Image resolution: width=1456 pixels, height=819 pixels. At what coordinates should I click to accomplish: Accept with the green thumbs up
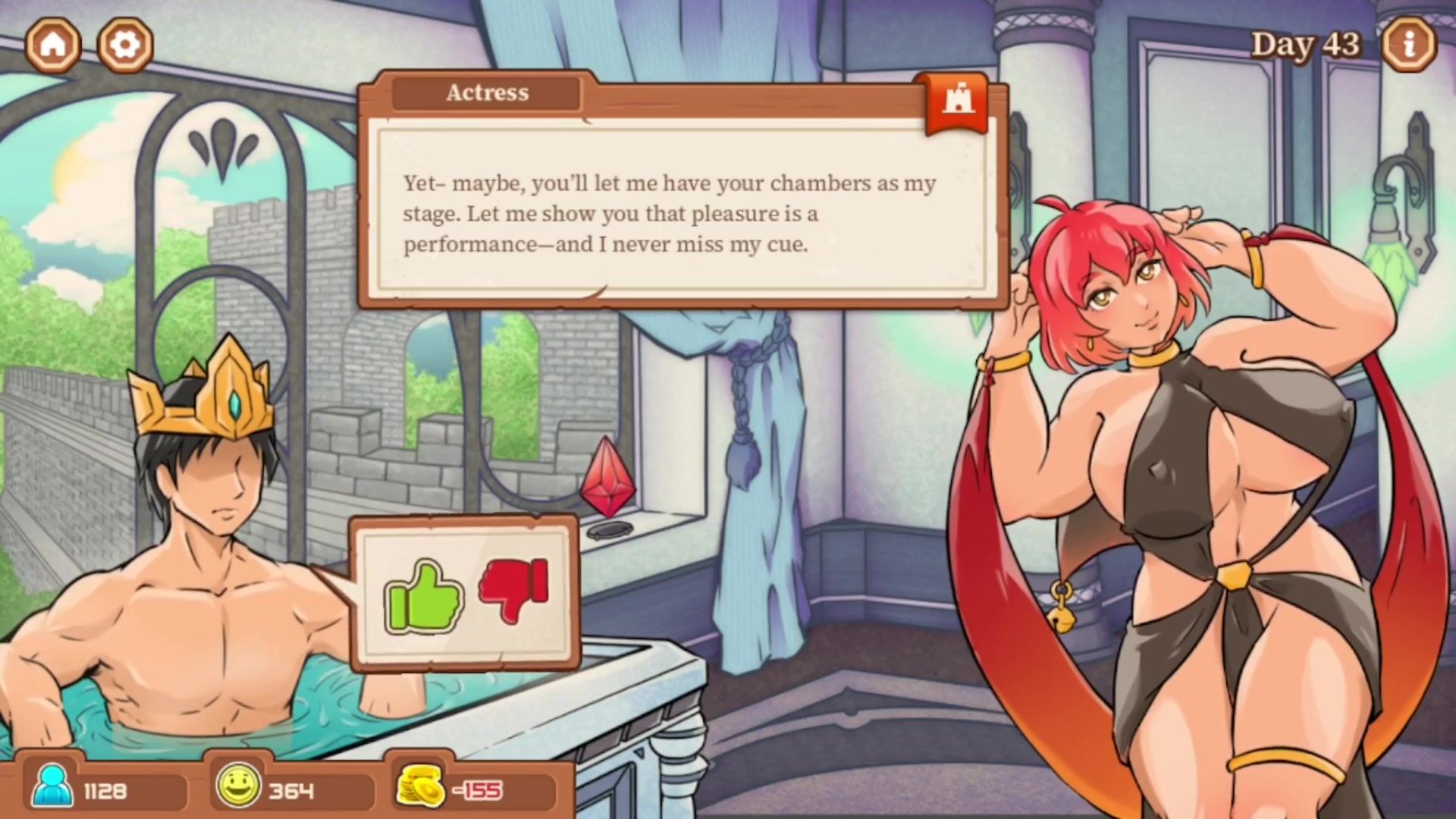(x=423, y=597)
